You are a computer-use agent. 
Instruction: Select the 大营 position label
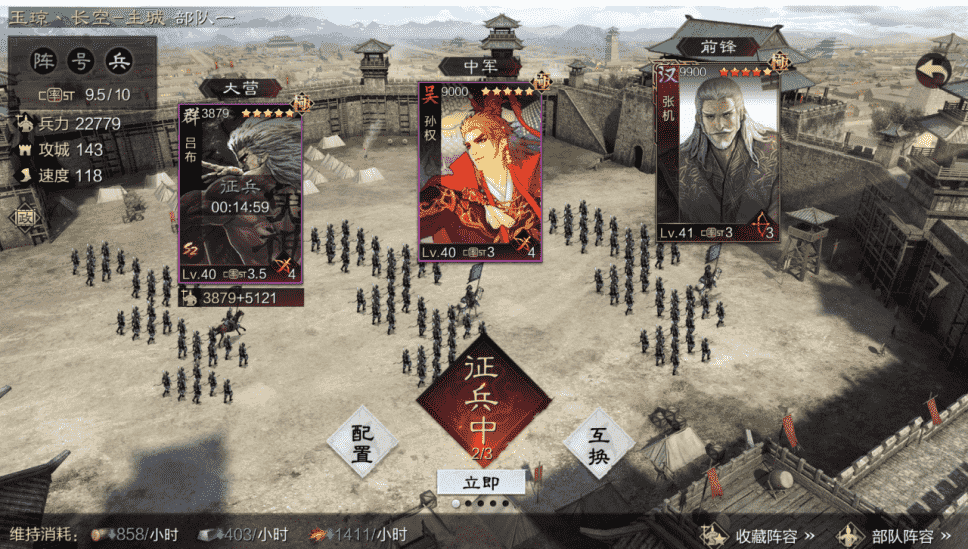tap(239, 88)
